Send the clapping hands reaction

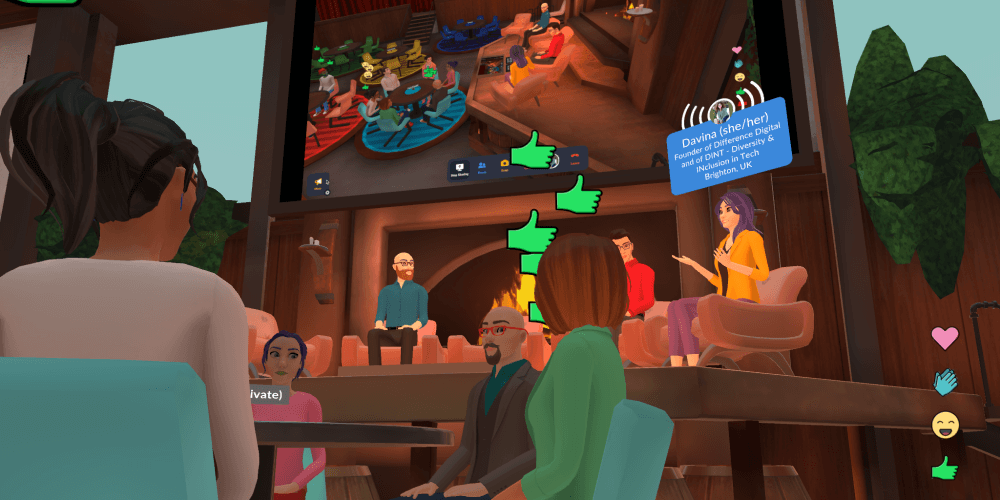[x=944, y=381]
